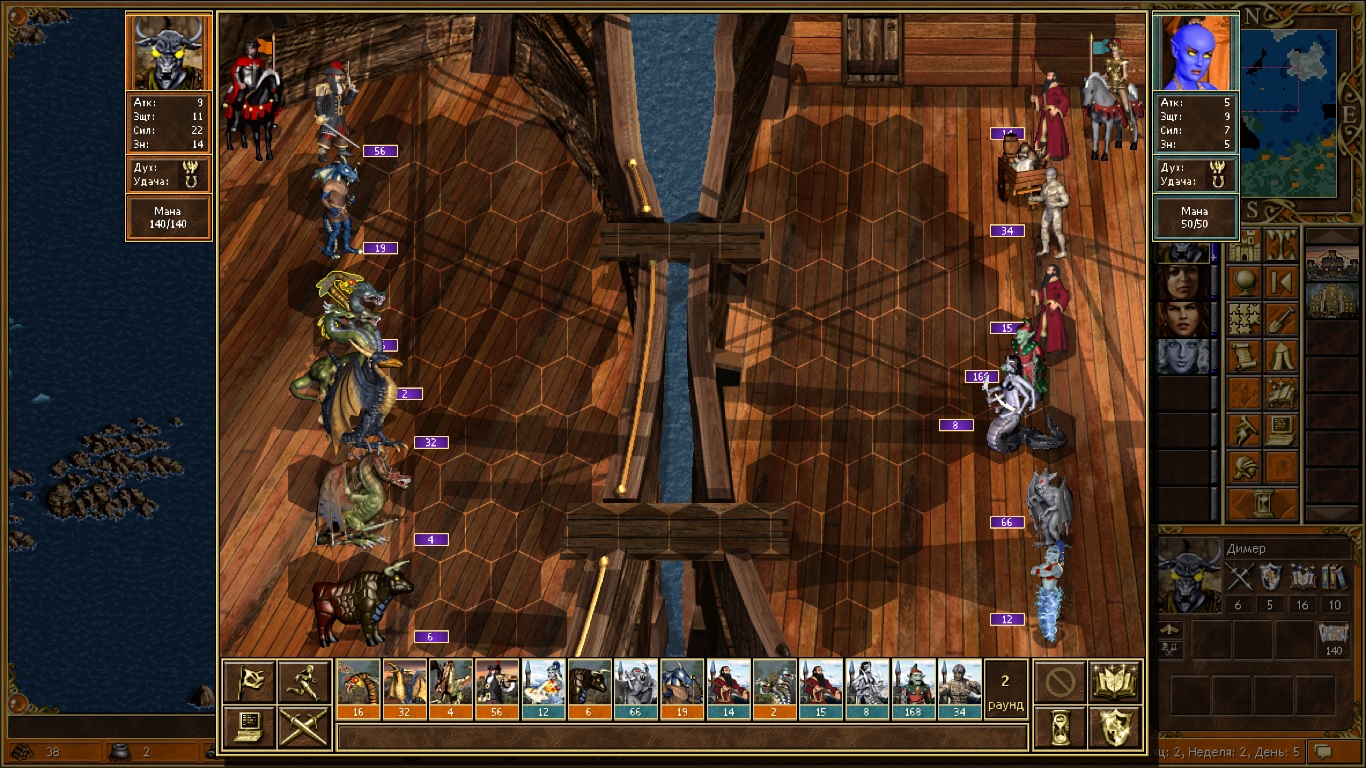The width and height of the screenshot is (1366, 768).
Task: Retreat using the running man button
Action: pyautogui.click(x=304, y=682)
